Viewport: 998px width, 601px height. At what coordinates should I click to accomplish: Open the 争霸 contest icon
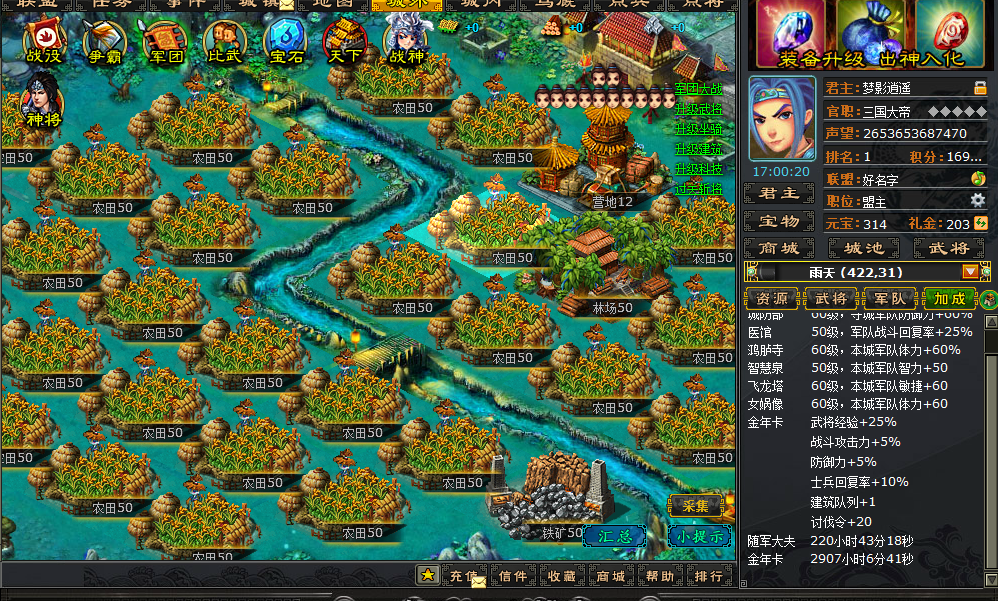pyautogui.click(x=104, y=43)
